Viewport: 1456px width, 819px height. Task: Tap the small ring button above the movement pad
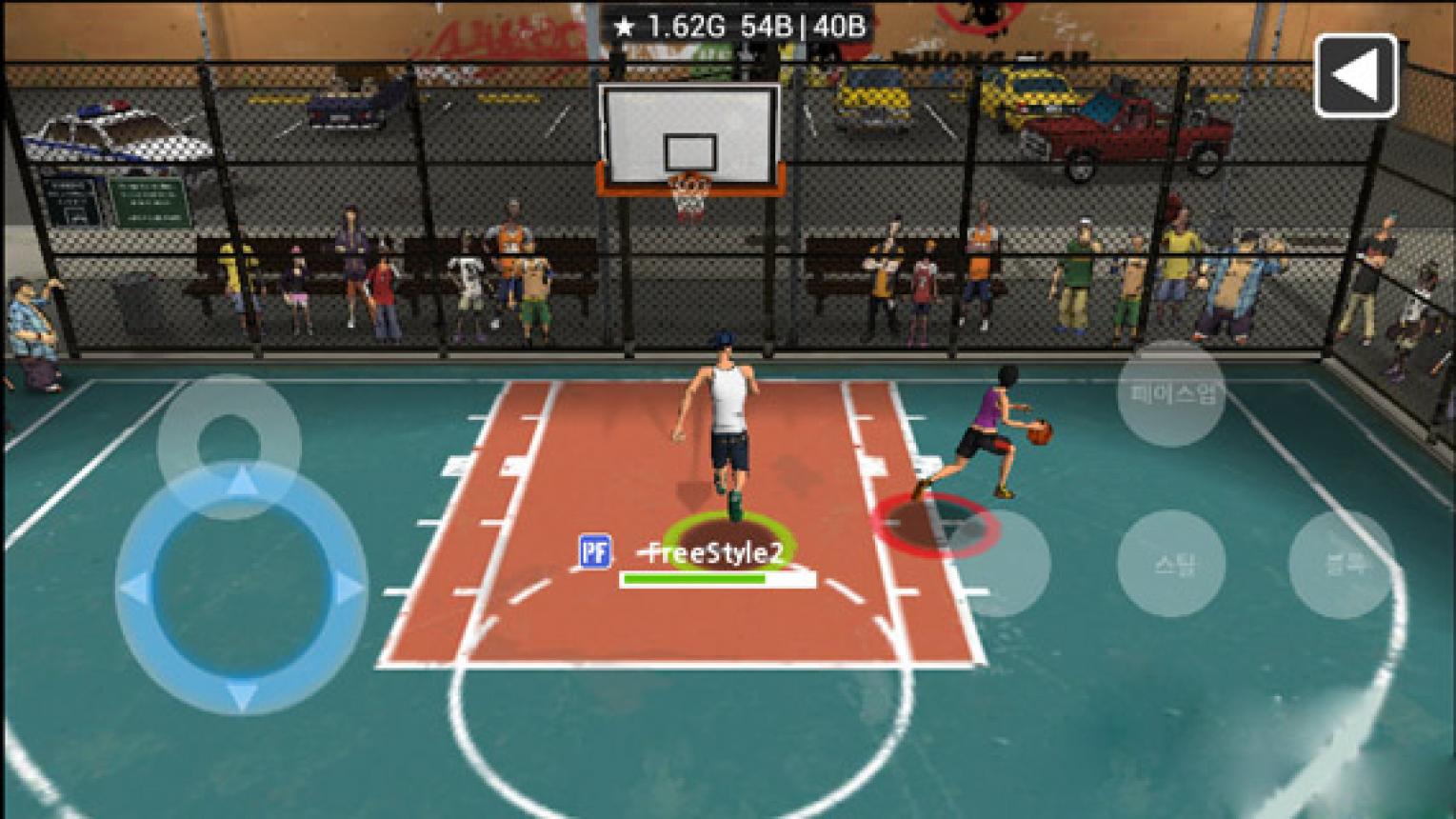tap(229, 445)
